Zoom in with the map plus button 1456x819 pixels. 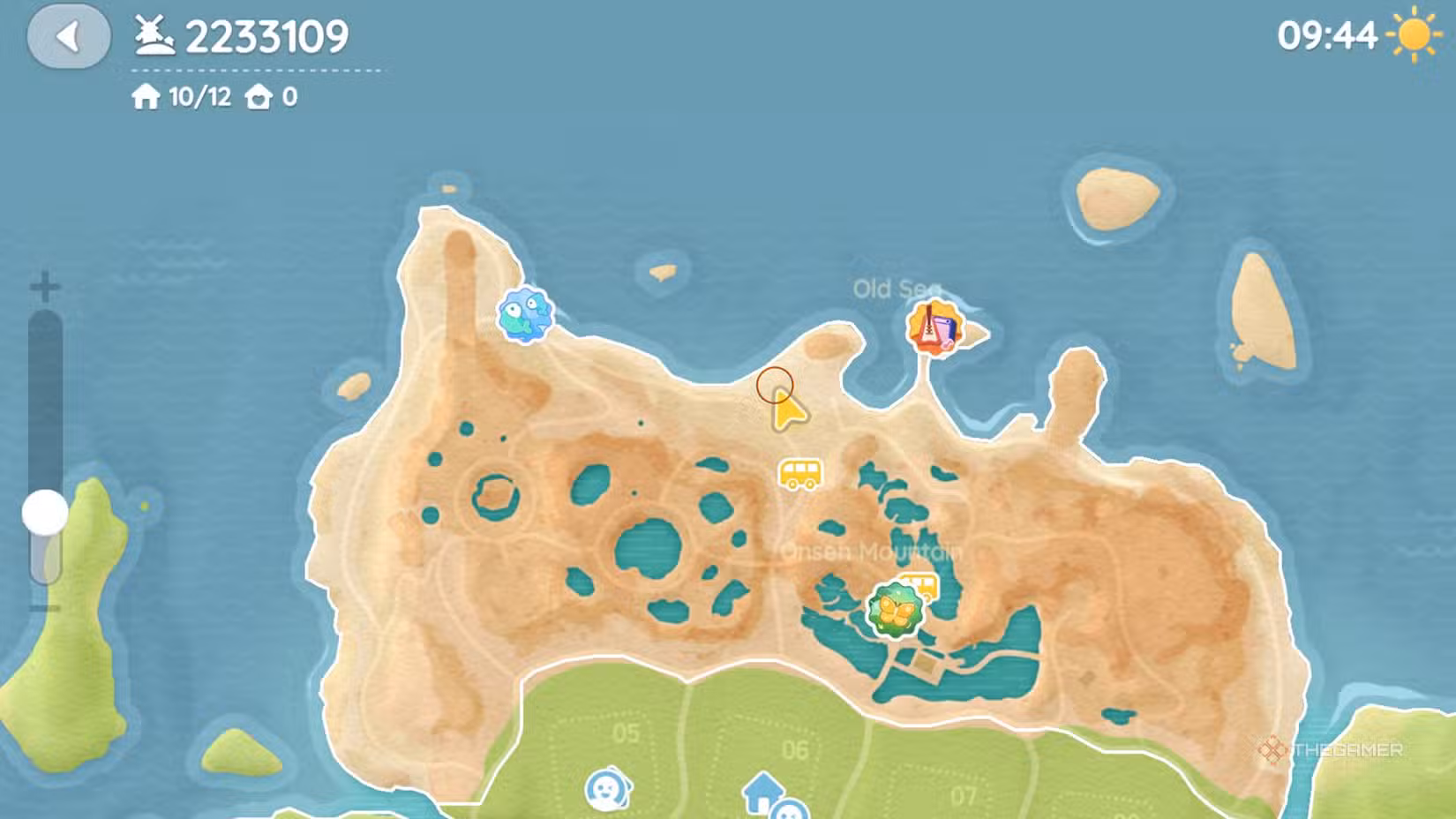[x=45, y=287]
